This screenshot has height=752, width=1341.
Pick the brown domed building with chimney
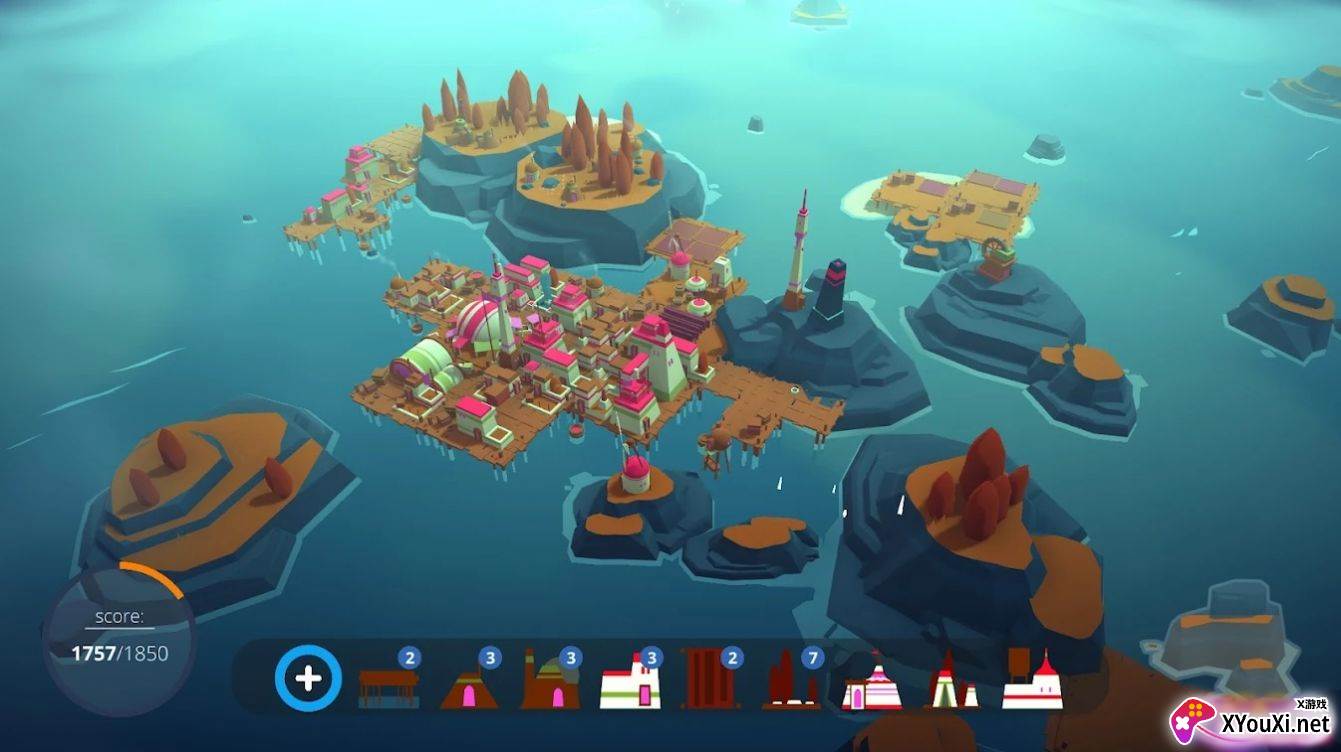pos(549,684)
